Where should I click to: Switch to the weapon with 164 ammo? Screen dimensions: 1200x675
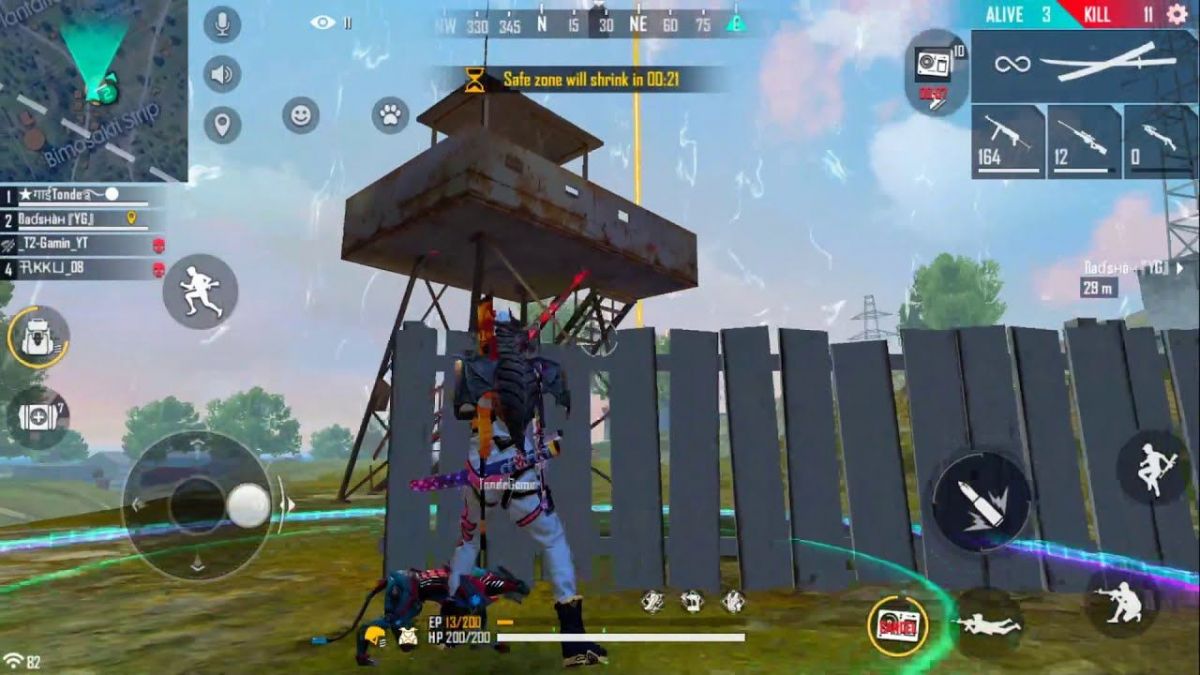[x=1007, y=141]
